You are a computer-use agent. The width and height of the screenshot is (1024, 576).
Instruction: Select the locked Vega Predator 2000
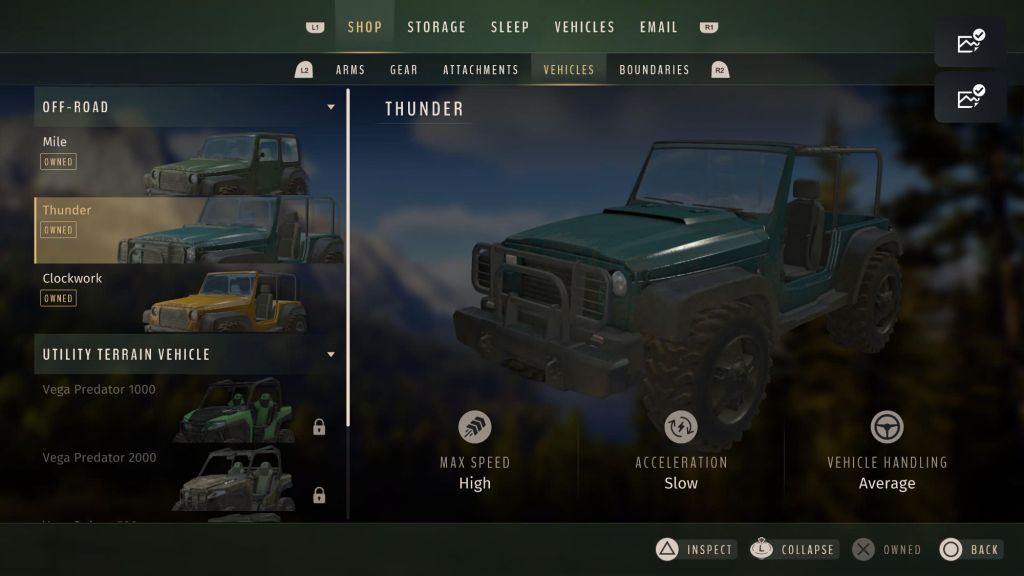coord(188,478)
